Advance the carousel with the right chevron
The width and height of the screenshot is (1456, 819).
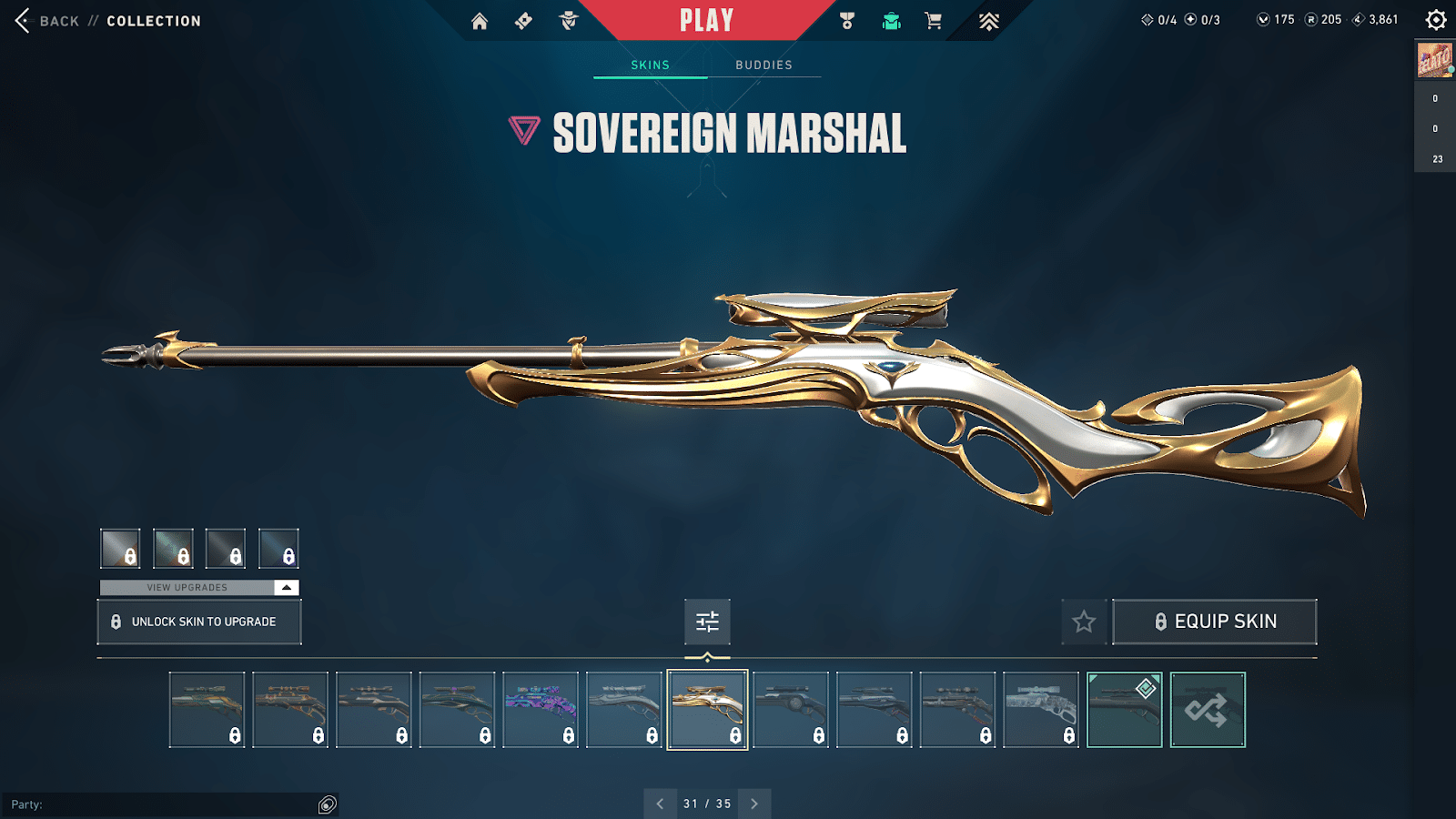pyautogui.click(x=753, y=804)
